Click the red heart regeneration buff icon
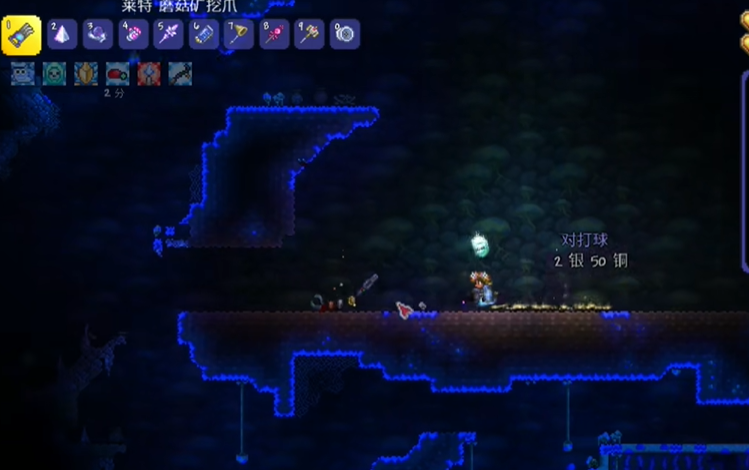This screenshot has width=749, height=470. pyautogui.click(x=117, y=74)
